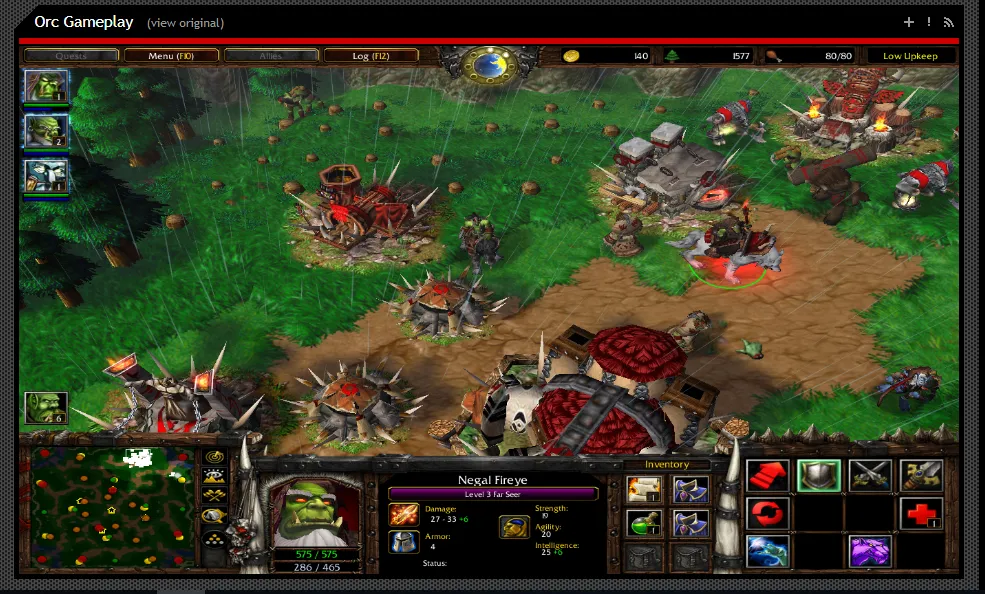Choose the red arrow Move command

click(x=768, y=476)
